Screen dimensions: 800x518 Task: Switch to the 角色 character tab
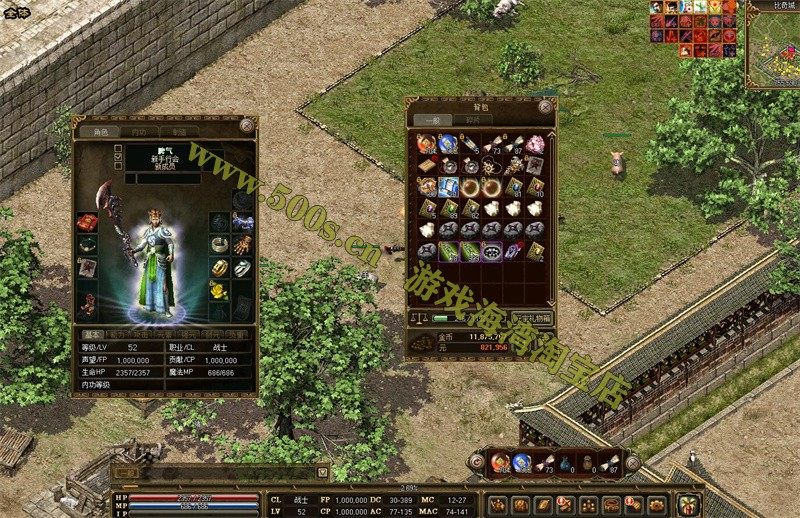100,132
